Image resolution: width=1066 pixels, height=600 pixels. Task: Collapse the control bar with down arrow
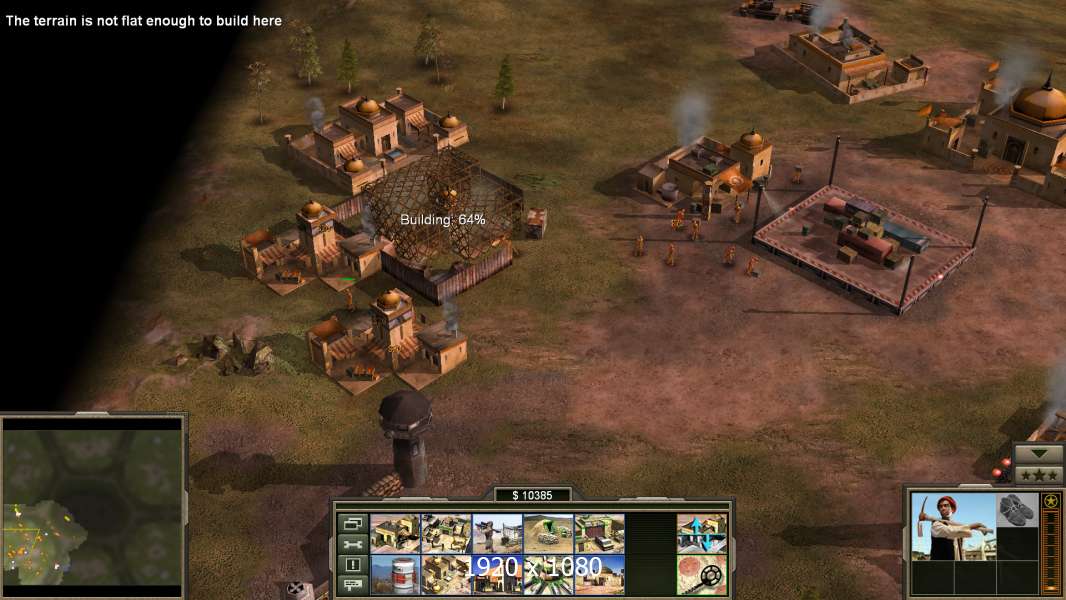pyautogui.click(x=1039, y=453)
